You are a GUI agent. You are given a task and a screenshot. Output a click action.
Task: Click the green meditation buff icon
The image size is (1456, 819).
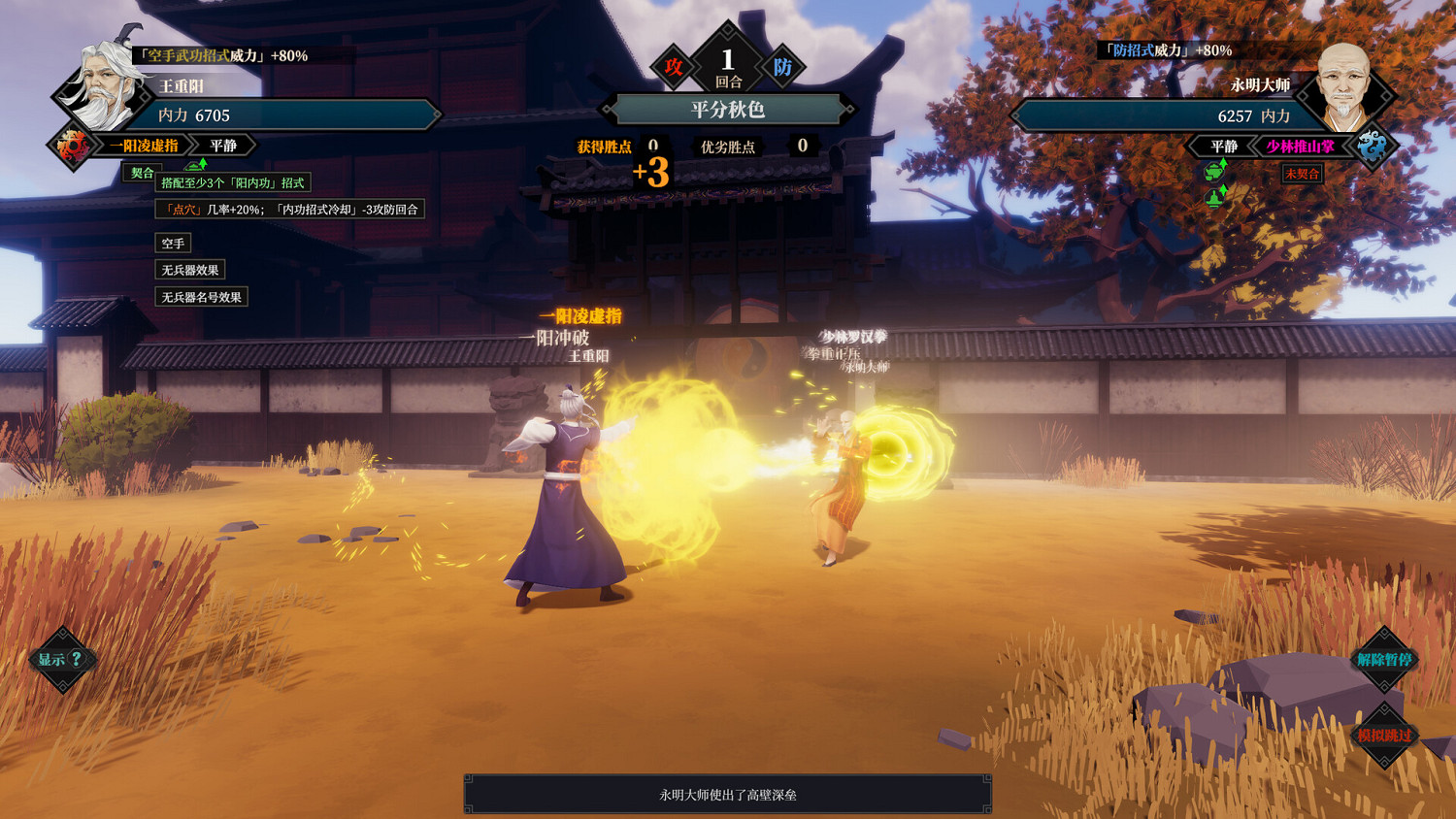click(1213, 198)
